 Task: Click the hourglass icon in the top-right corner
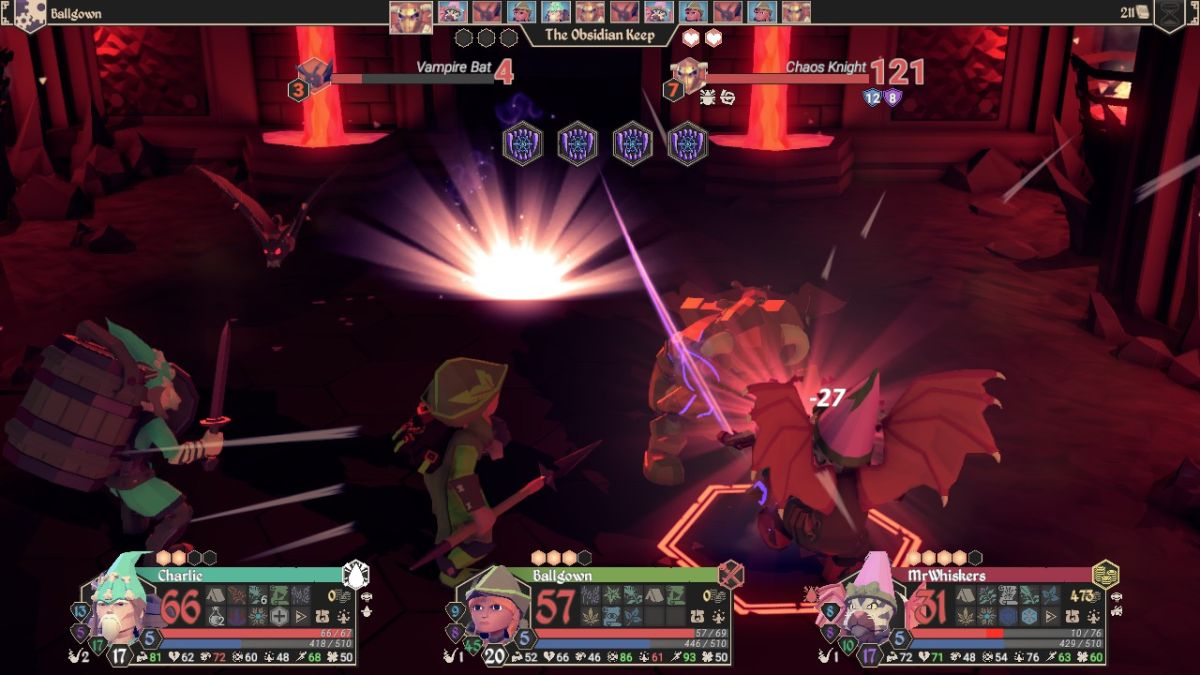click(1169, 14)
